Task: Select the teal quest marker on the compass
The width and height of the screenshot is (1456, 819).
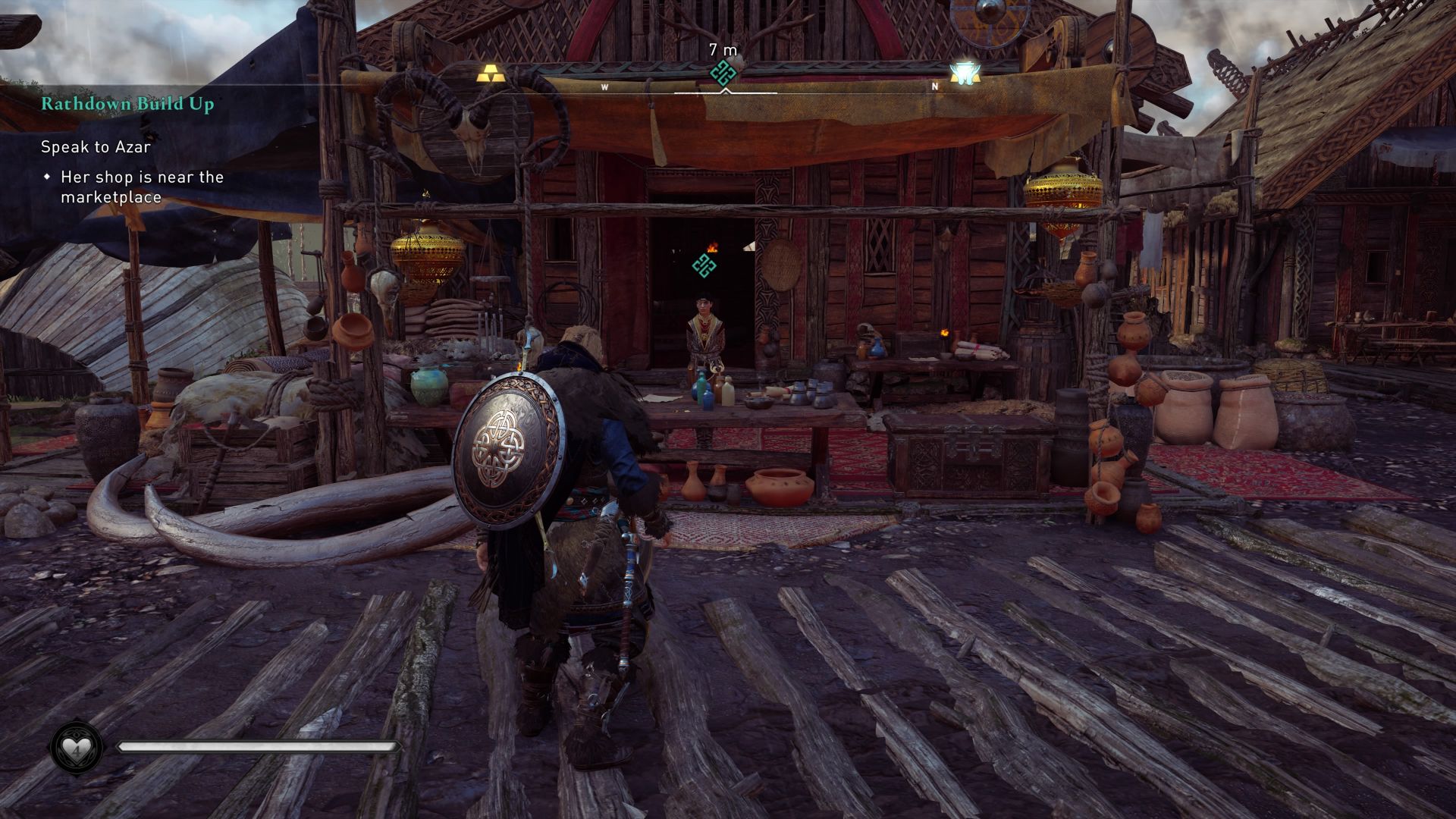Action: pos(722,72)
